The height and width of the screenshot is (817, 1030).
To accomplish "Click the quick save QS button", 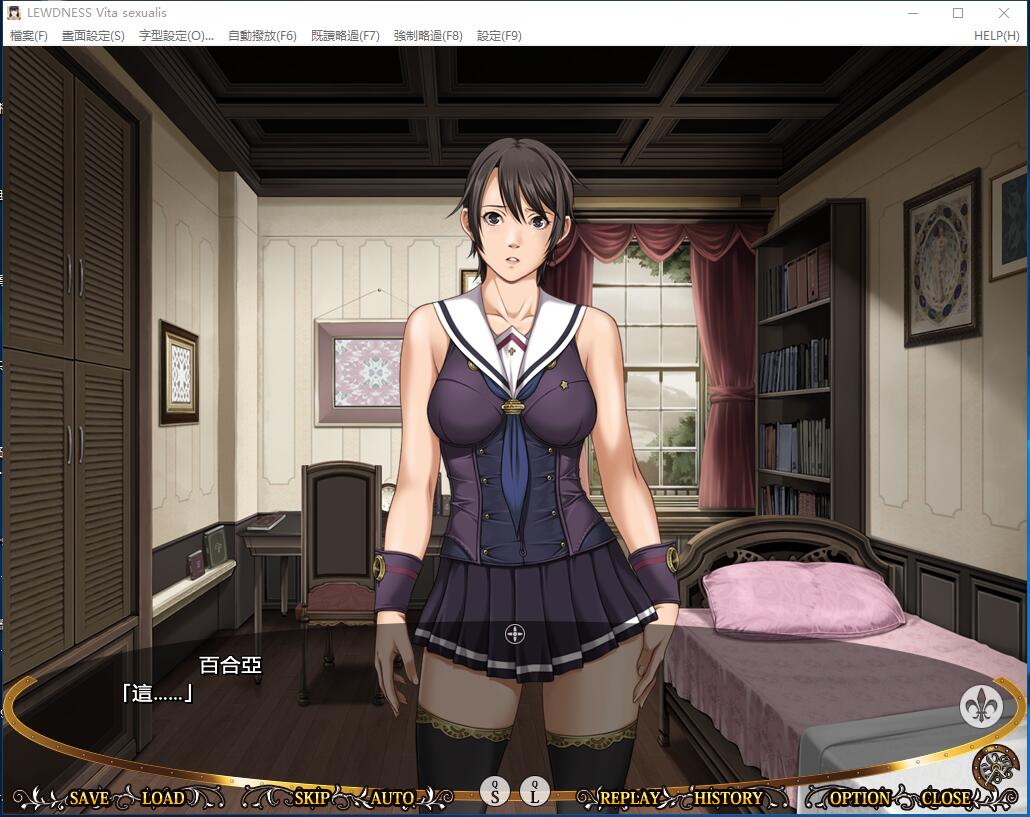I will [495, 791].
